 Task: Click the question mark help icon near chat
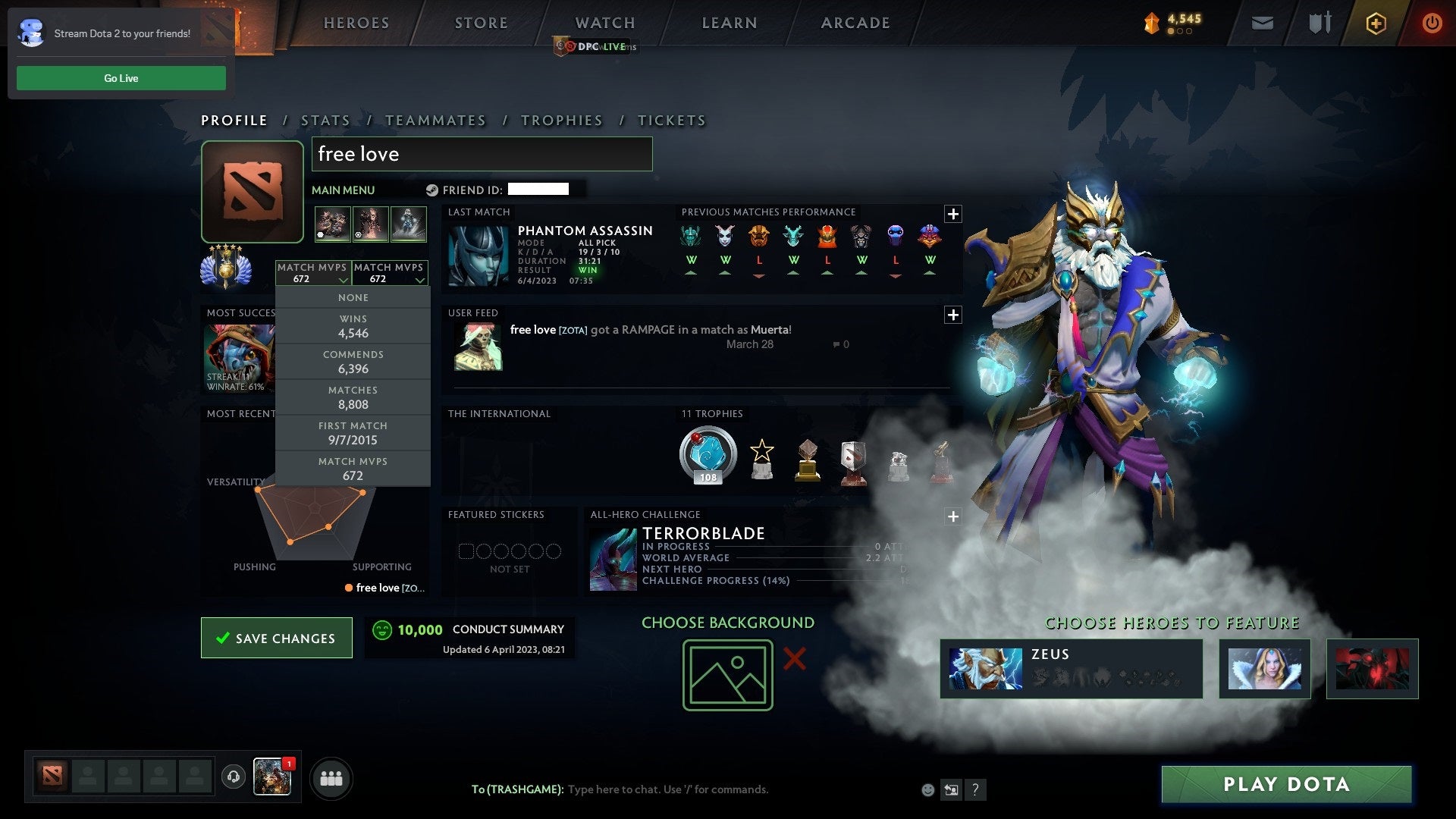pos(975,789)
